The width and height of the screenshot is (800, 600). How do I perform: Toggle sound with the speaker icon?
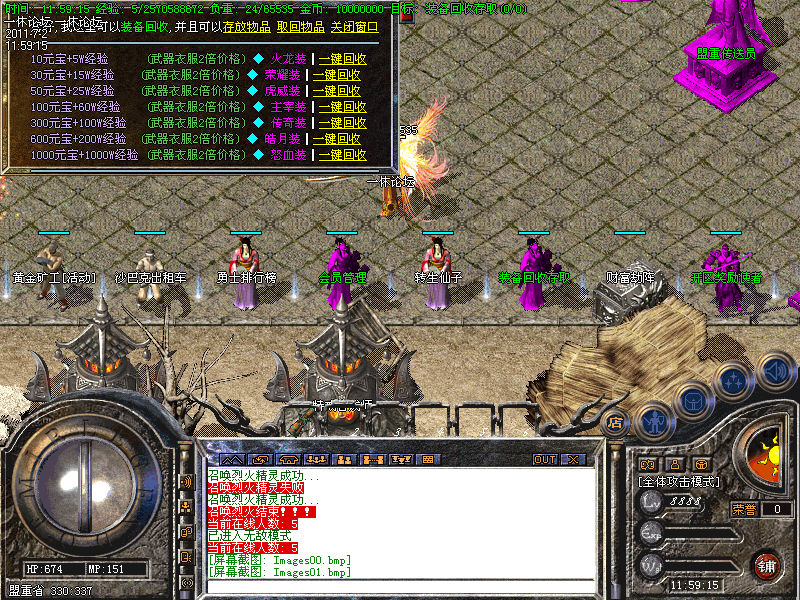[x=774, y=370]
